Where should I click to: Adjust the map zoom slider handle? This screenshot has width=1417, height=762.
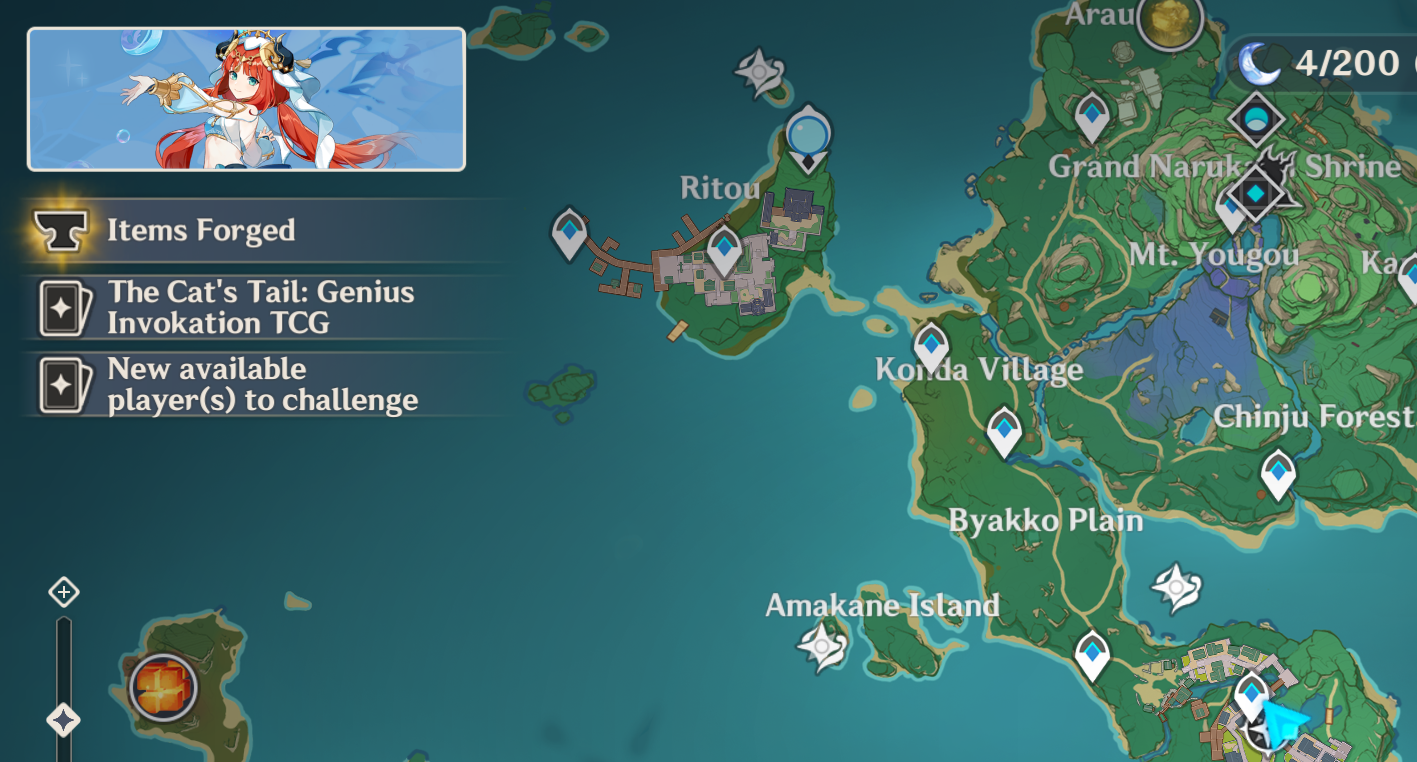(x=64, y=716)
